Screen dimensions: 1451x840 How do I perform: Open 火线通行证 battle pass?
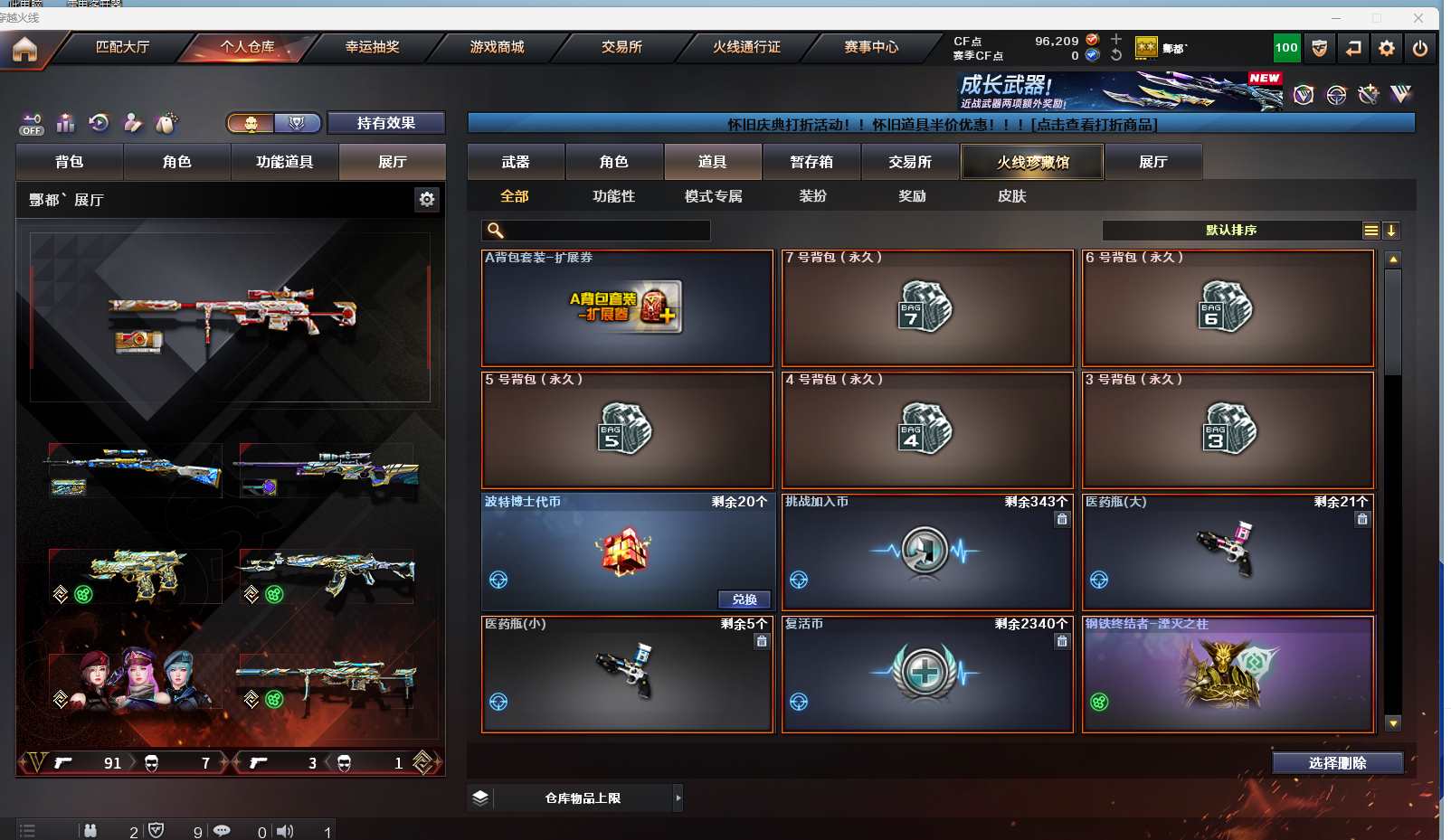coord(746,47)
